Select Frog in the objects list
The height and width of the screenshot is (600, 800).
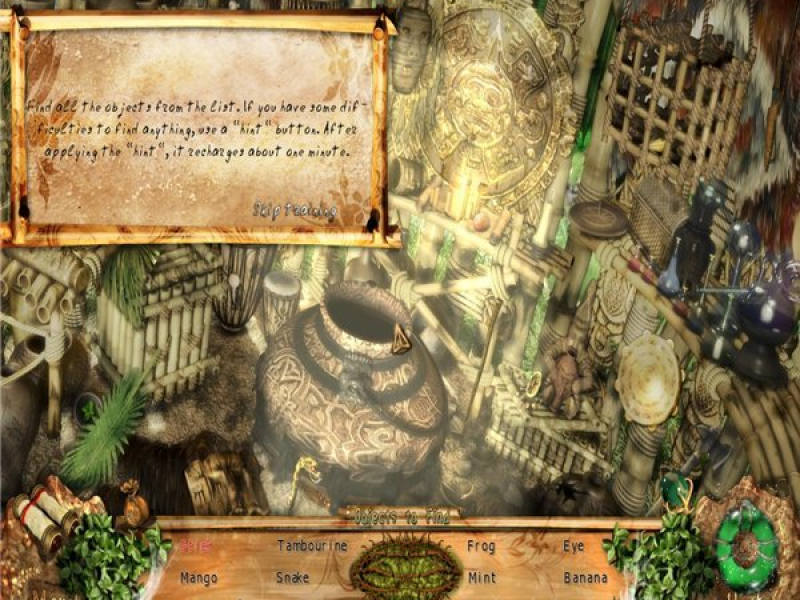click(x=481, y=547)
